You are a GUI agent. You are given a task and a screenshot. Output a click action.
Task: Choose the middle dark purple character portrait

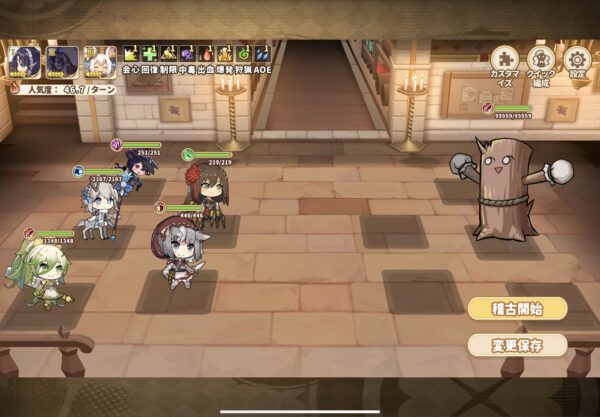(62, 62)
